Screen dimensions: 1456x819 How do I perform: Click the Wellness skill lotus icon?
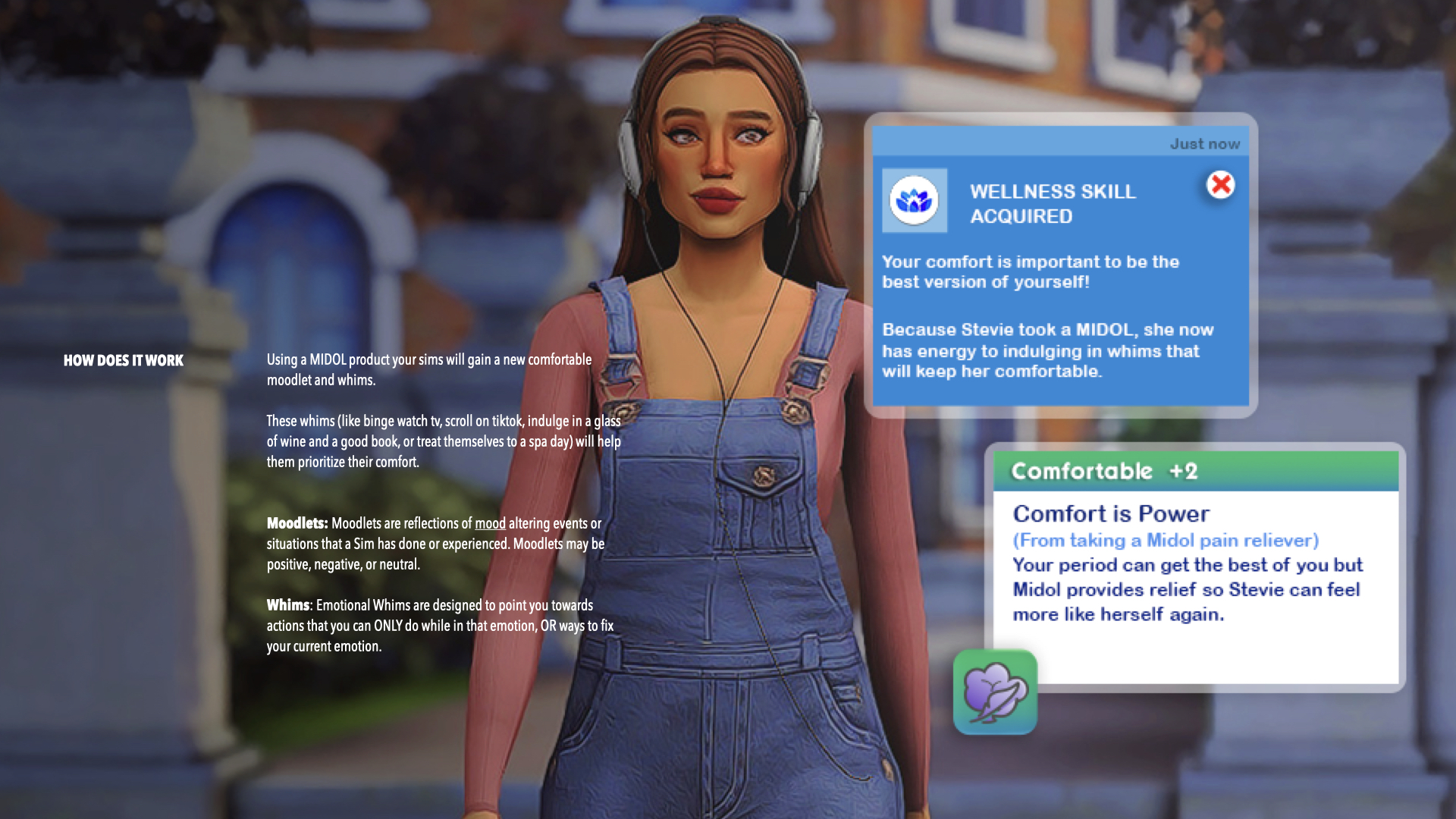914,200
